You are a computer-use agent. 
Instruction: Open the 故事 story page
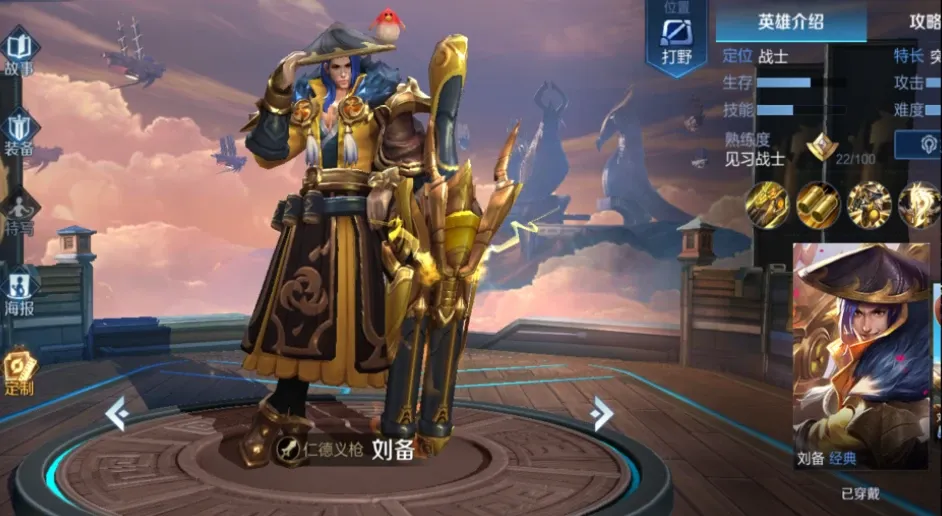click(19, 52)
